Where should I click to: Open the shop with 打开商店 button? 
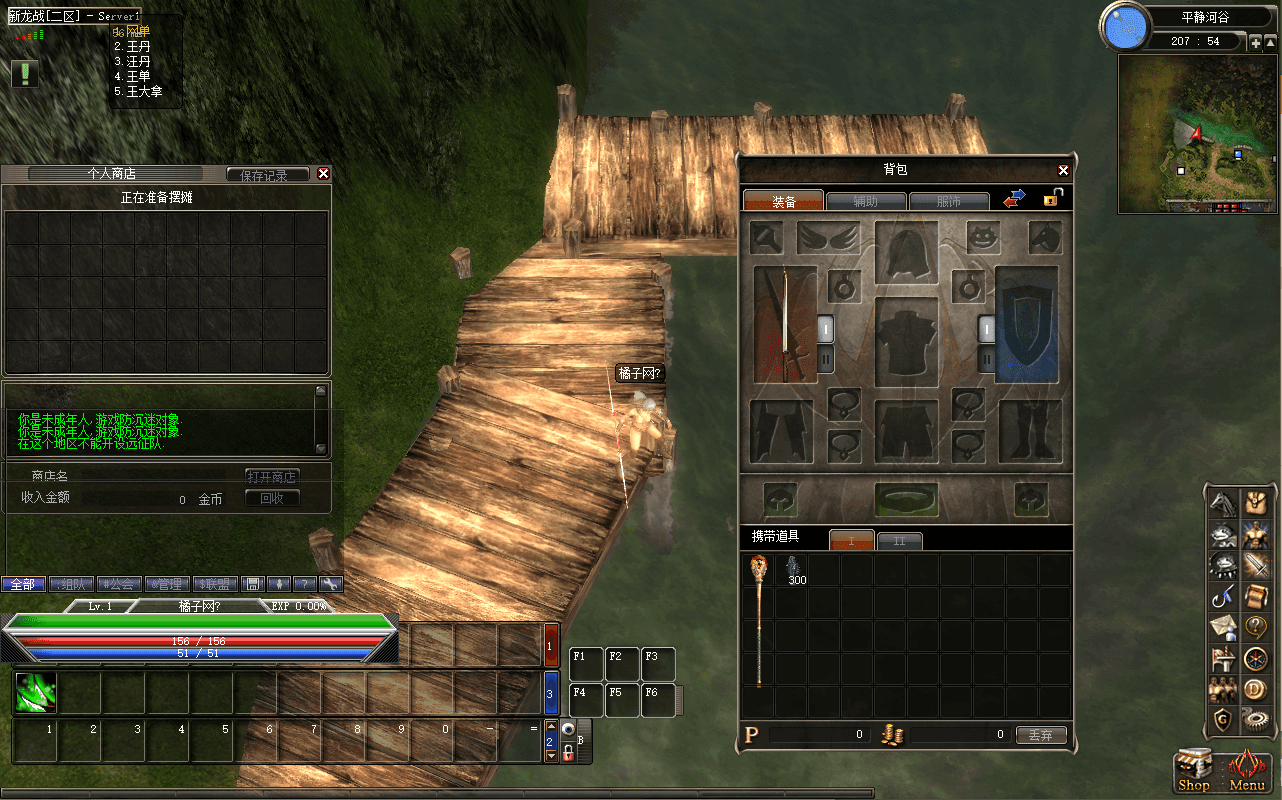(272, 476)
